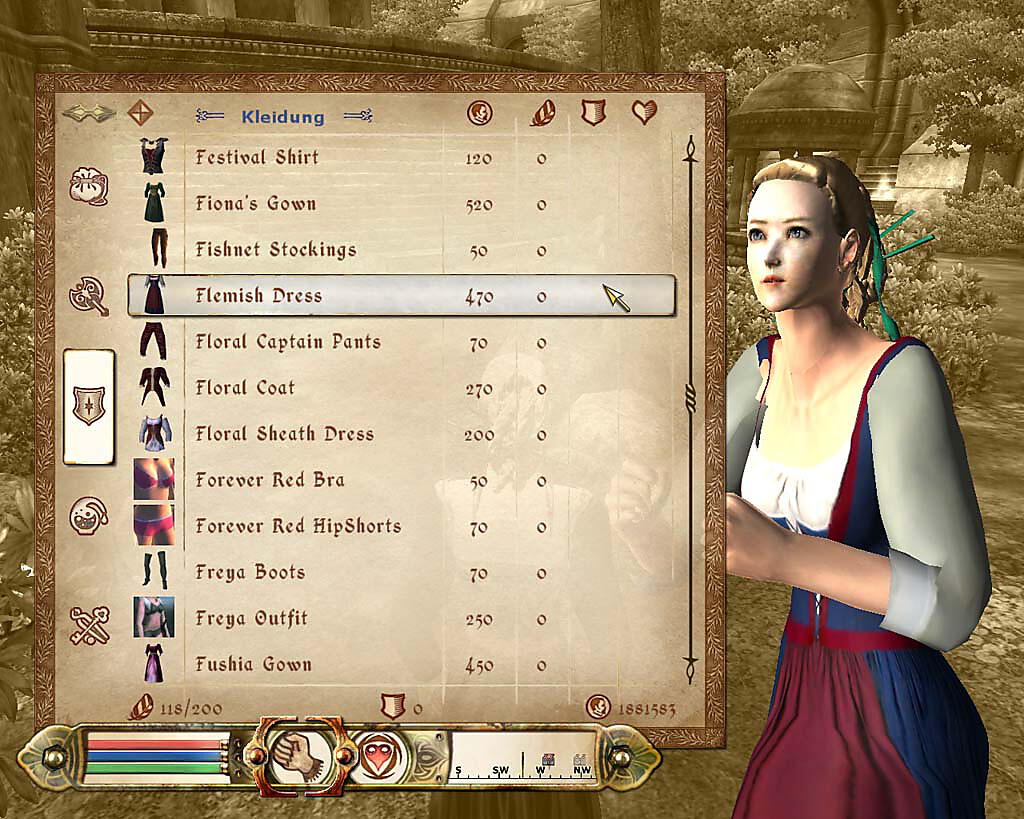The image size is (1024, 819).
Task: Open the fist stats menu button
Action: (297, 757)
